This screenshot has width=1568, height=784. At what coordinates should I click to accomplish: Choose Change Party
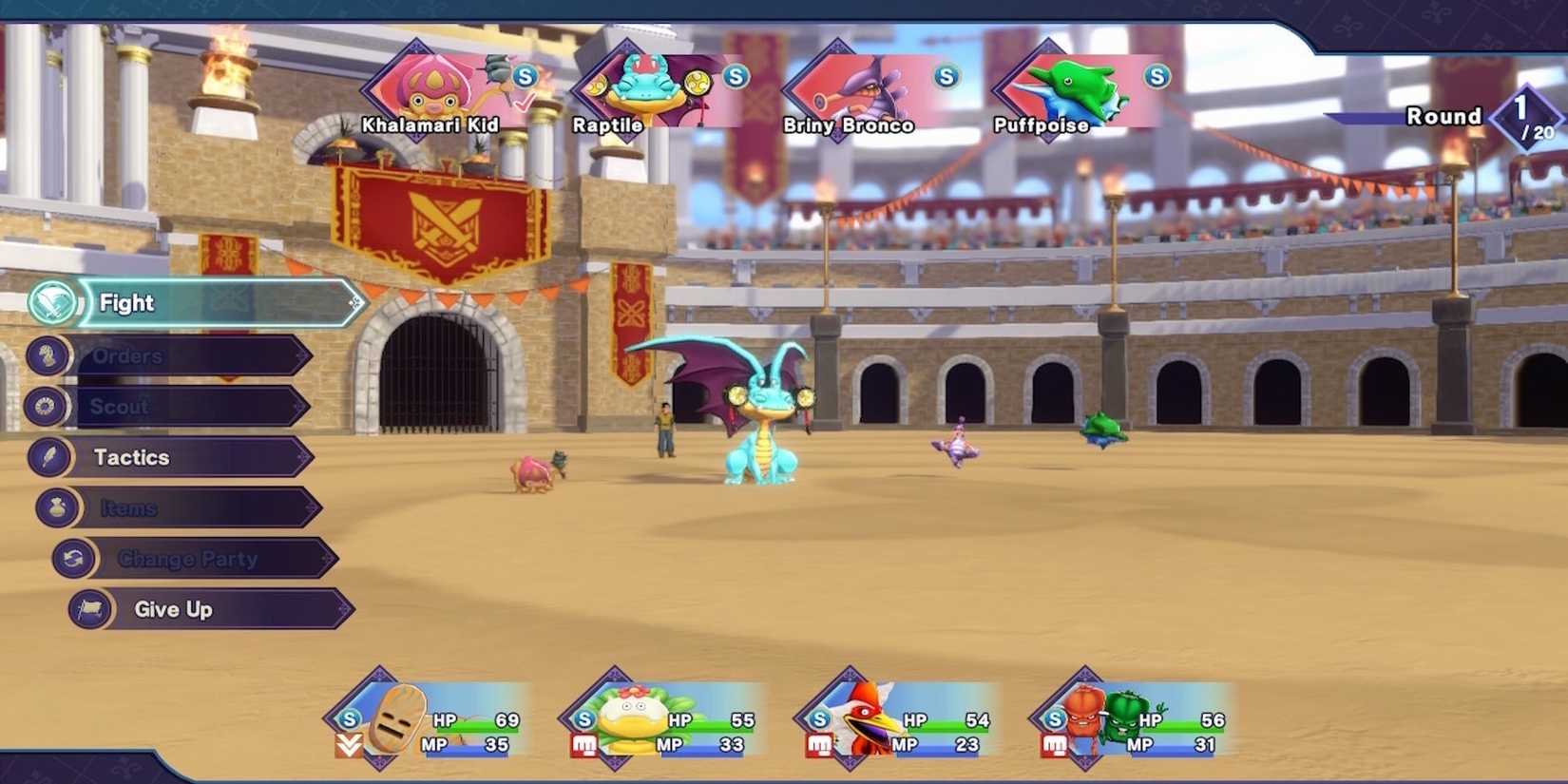[x=188, y=559]
